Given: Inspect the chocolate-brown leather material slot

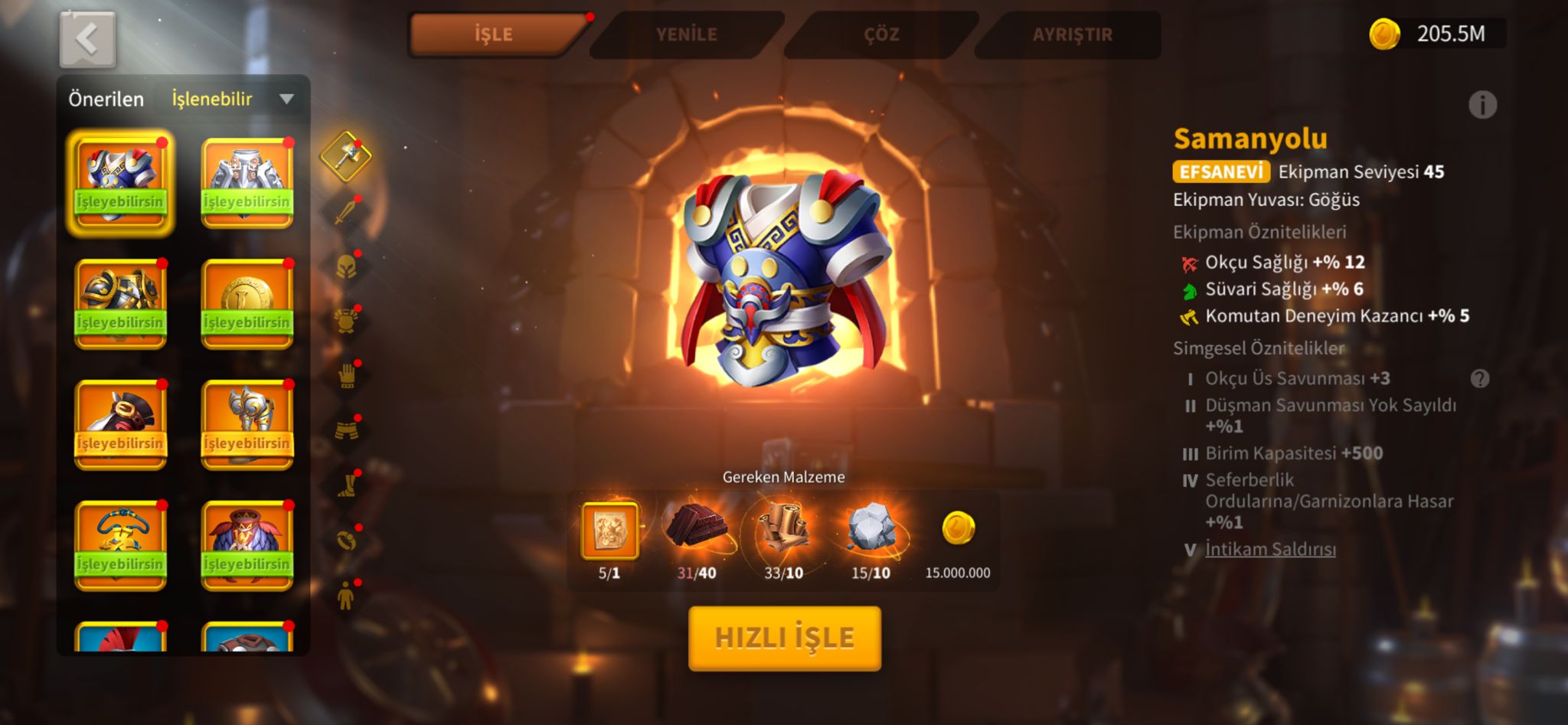Looking at the screenshot, I should [696, 528].
